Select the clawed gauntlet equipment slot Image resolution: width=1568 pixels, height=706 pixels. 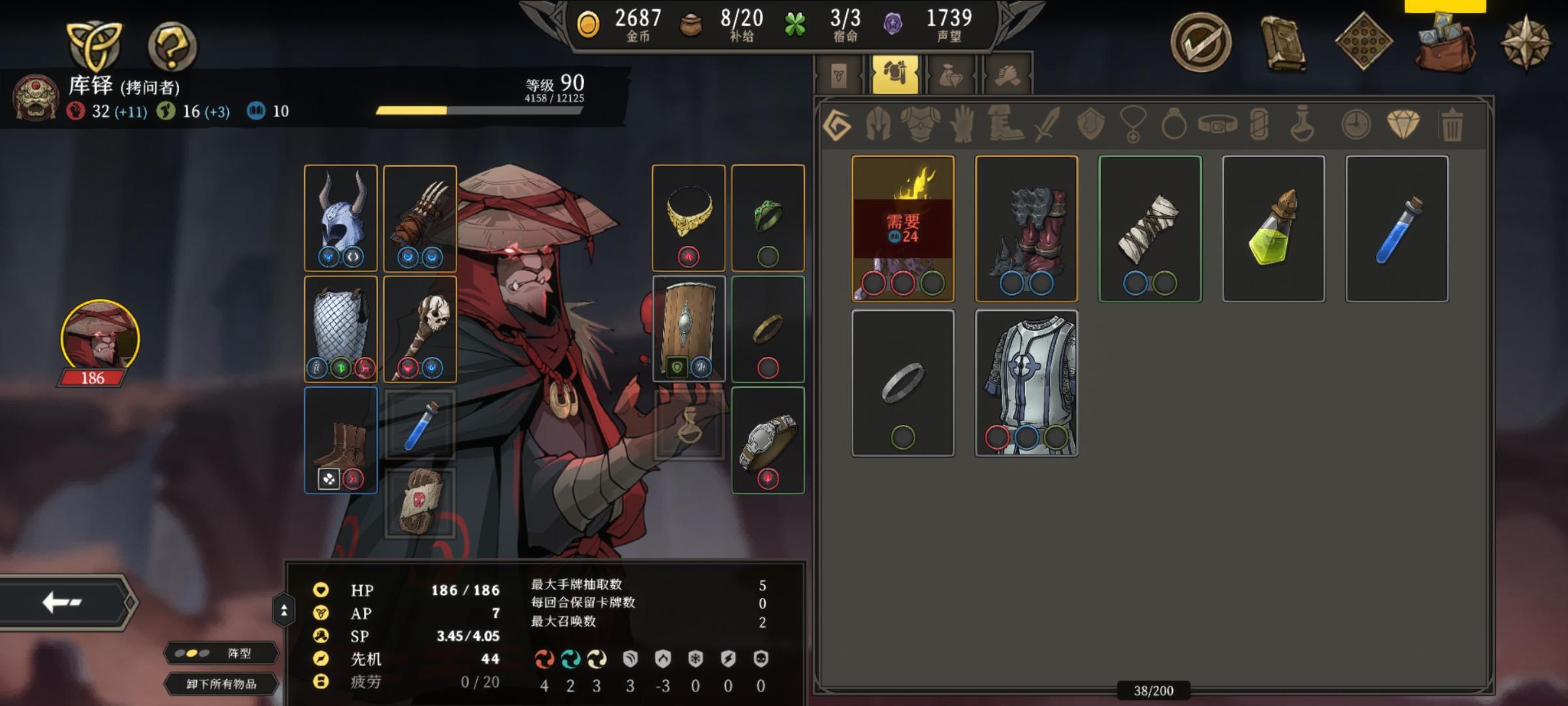pos(419,217)
